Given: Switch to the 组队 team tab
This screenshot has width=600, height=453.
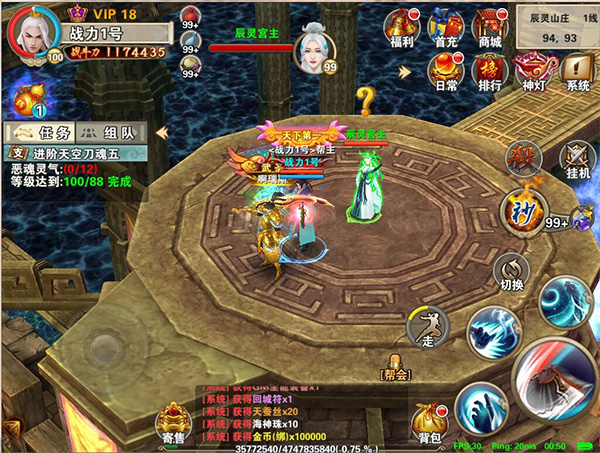Looking at the screenshot, I should (x=111, y=132).
